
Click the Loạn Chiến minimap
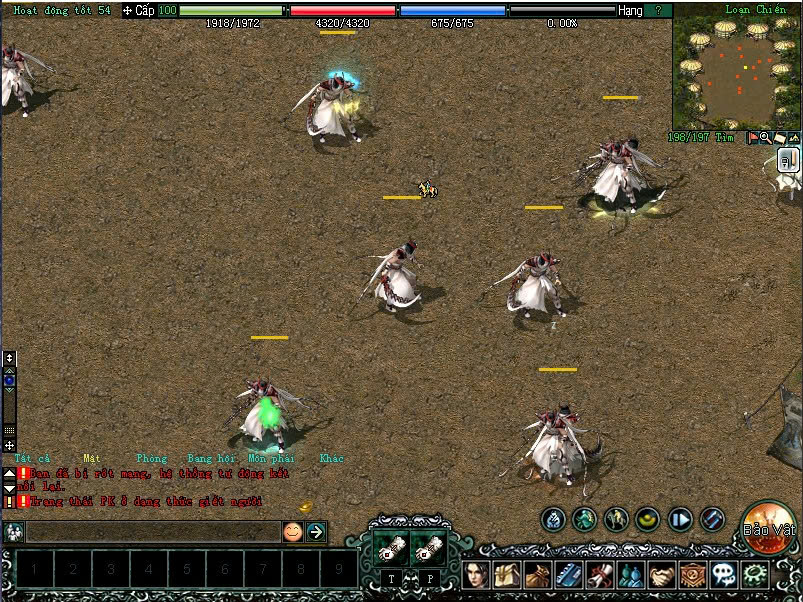pos(736,66)
